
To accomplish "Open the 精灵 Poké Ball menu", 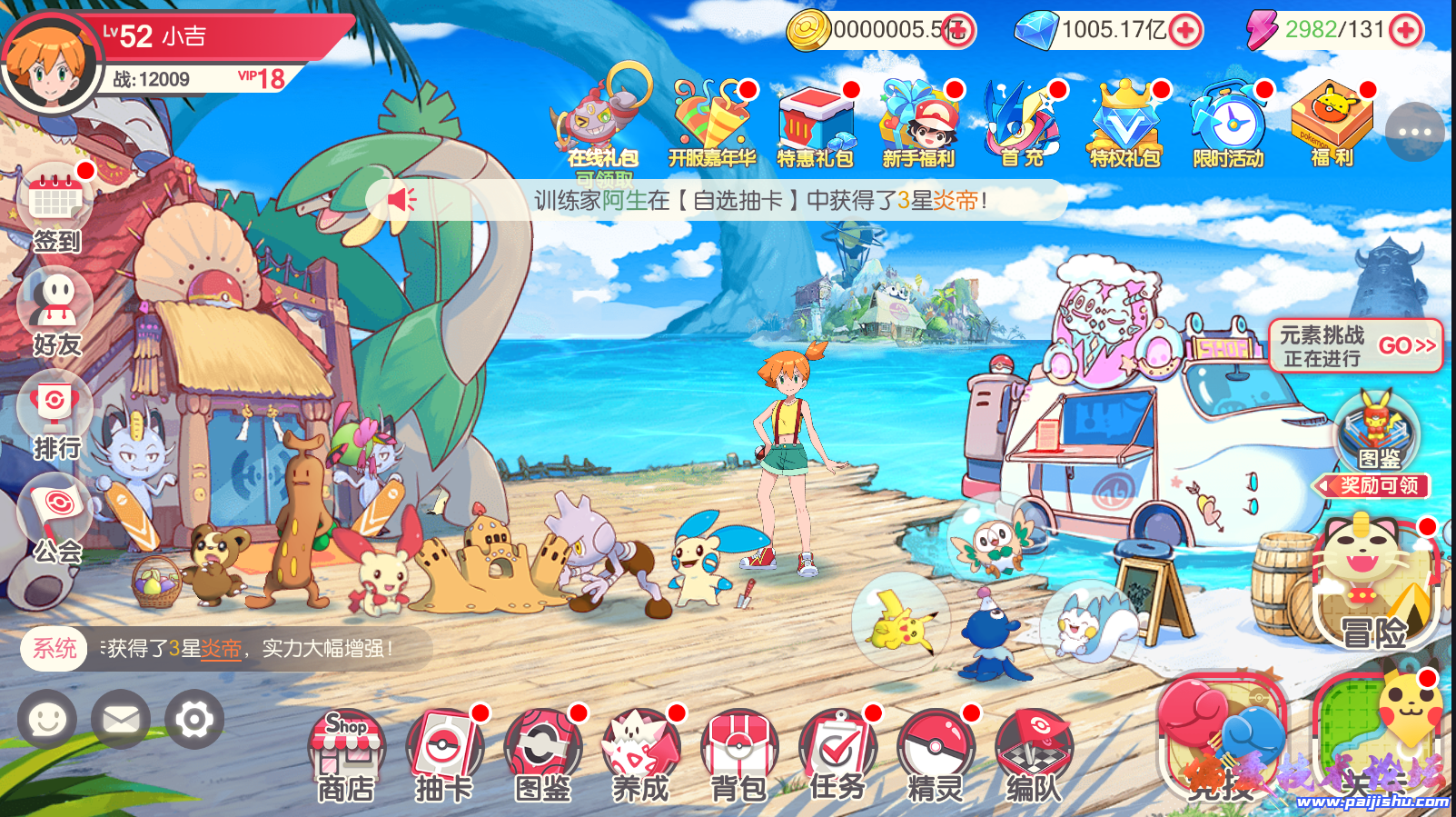I will 935,756.
